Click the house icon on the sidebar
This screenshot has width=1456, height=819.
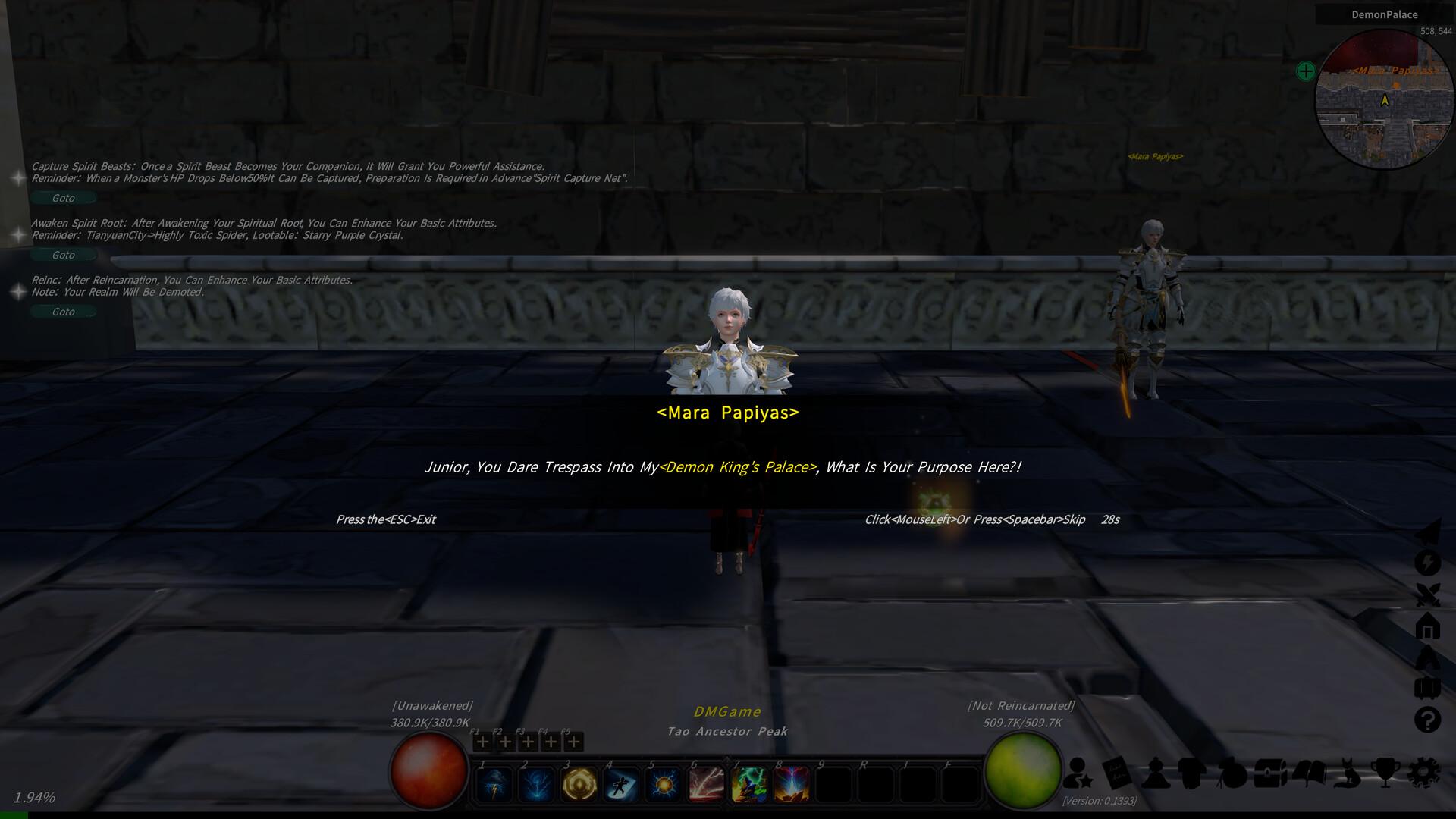pyautogui.click(x=1427, y=626)
